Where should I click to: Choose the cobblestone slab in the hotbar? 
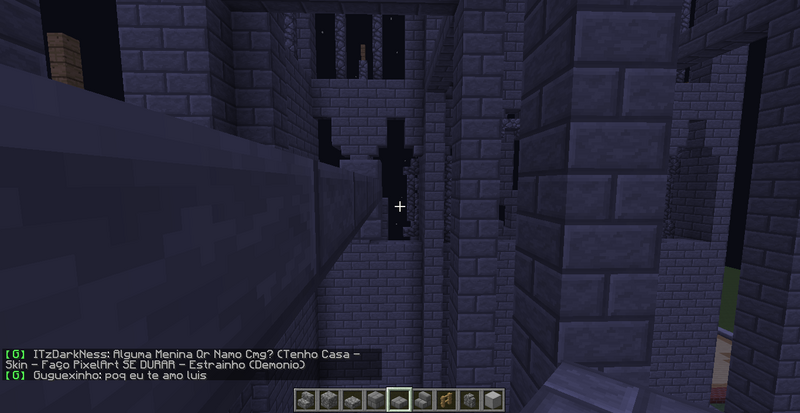(x=353, y=400)
